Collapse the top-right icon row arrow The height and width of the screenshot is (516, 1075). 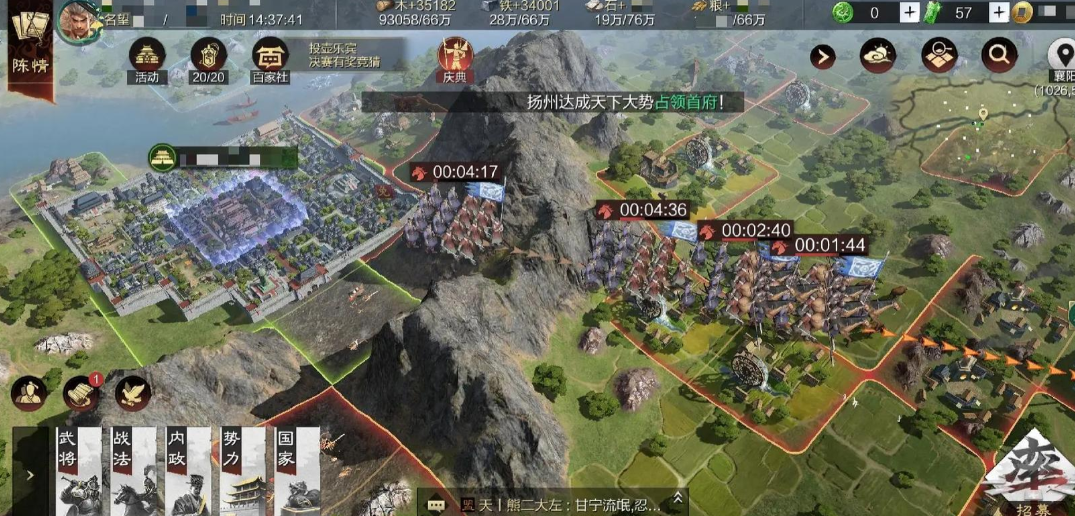pyautogui.click(x=823, y=56)
